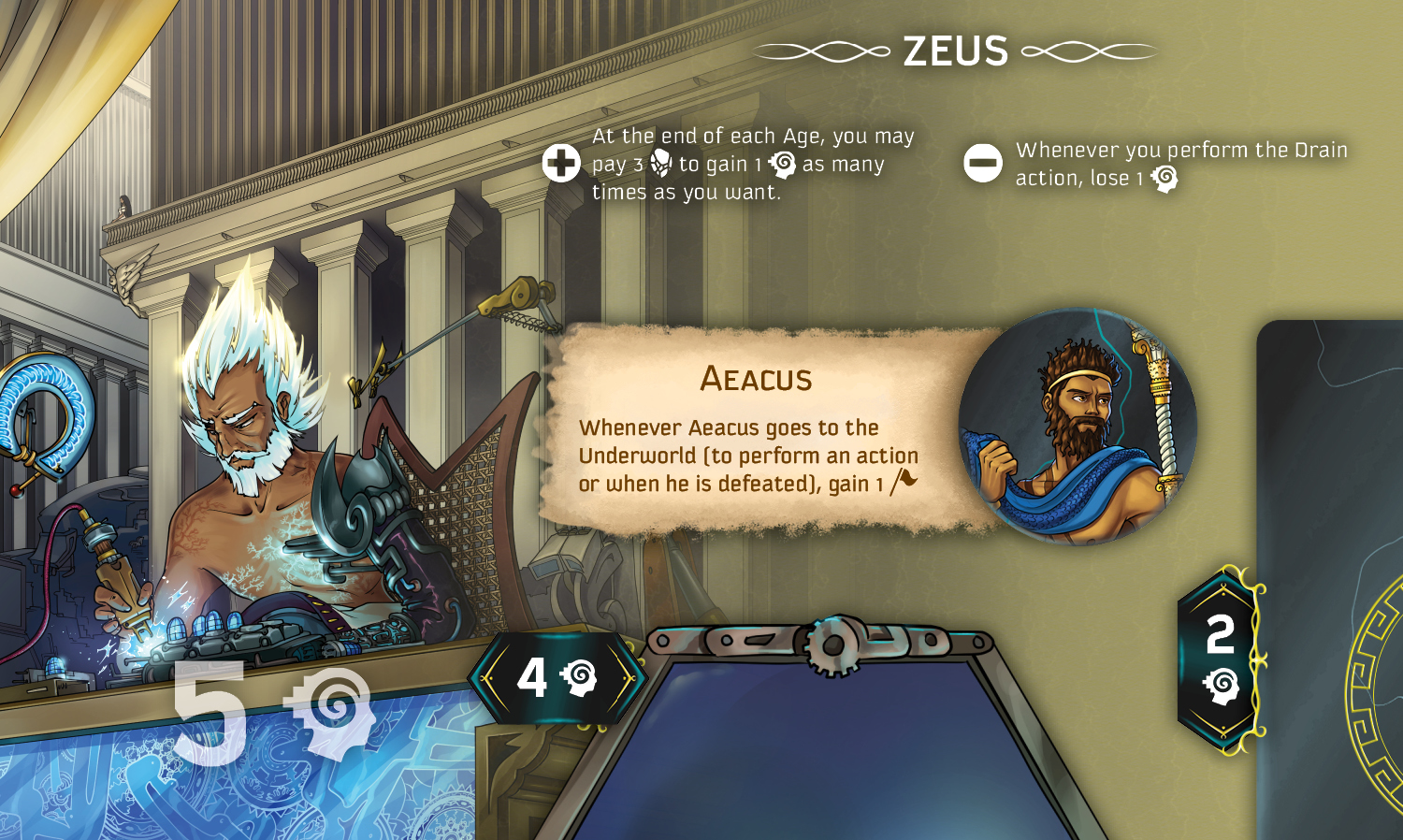Click the hexagonal 4 knowledge marker

pos(557,677)
